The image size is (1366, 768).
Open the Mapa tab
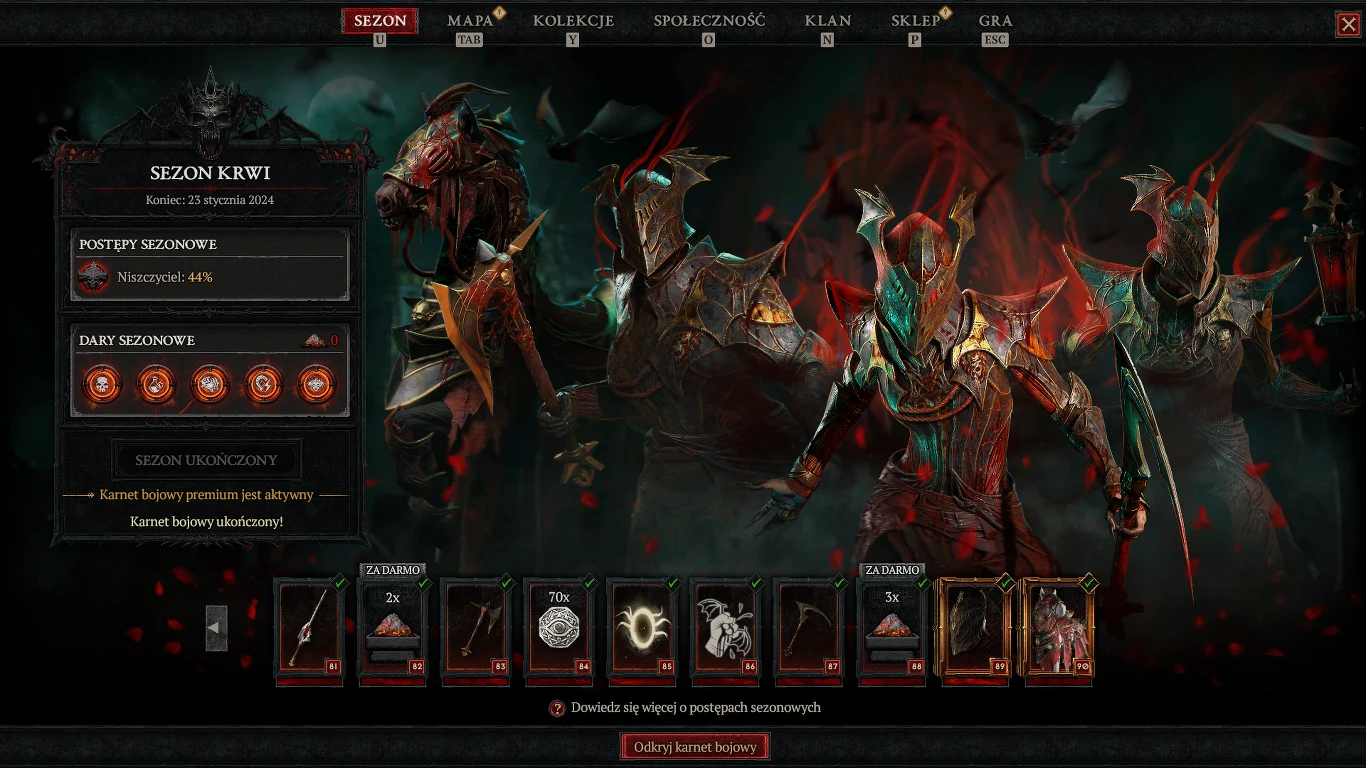[470, 21]
